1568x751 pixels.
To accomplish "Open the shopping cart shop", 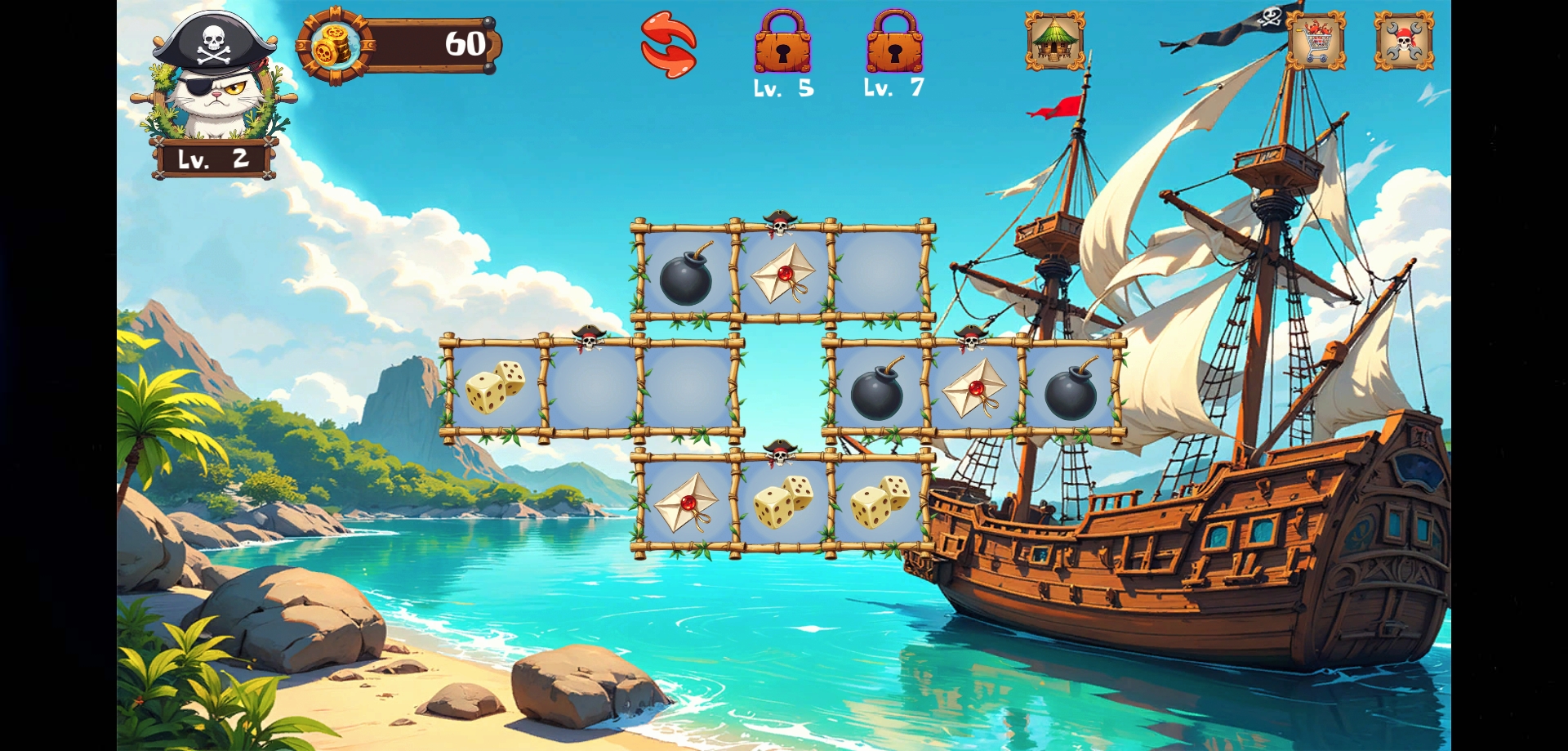I will tap(1316, 40).
